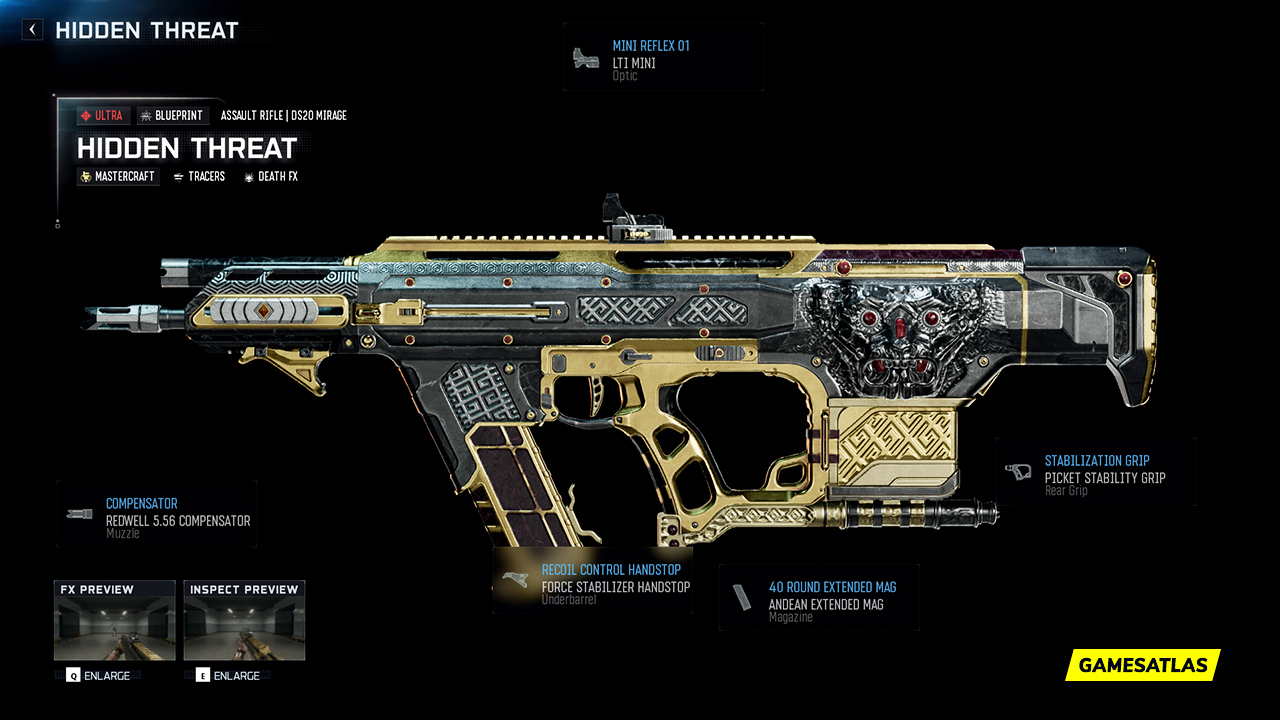Image resolution: width=1280 pixels, height=720 pixels.
Task: Toggle the Mini Reflex 01 optic attachment
Action: coord(663,56)
